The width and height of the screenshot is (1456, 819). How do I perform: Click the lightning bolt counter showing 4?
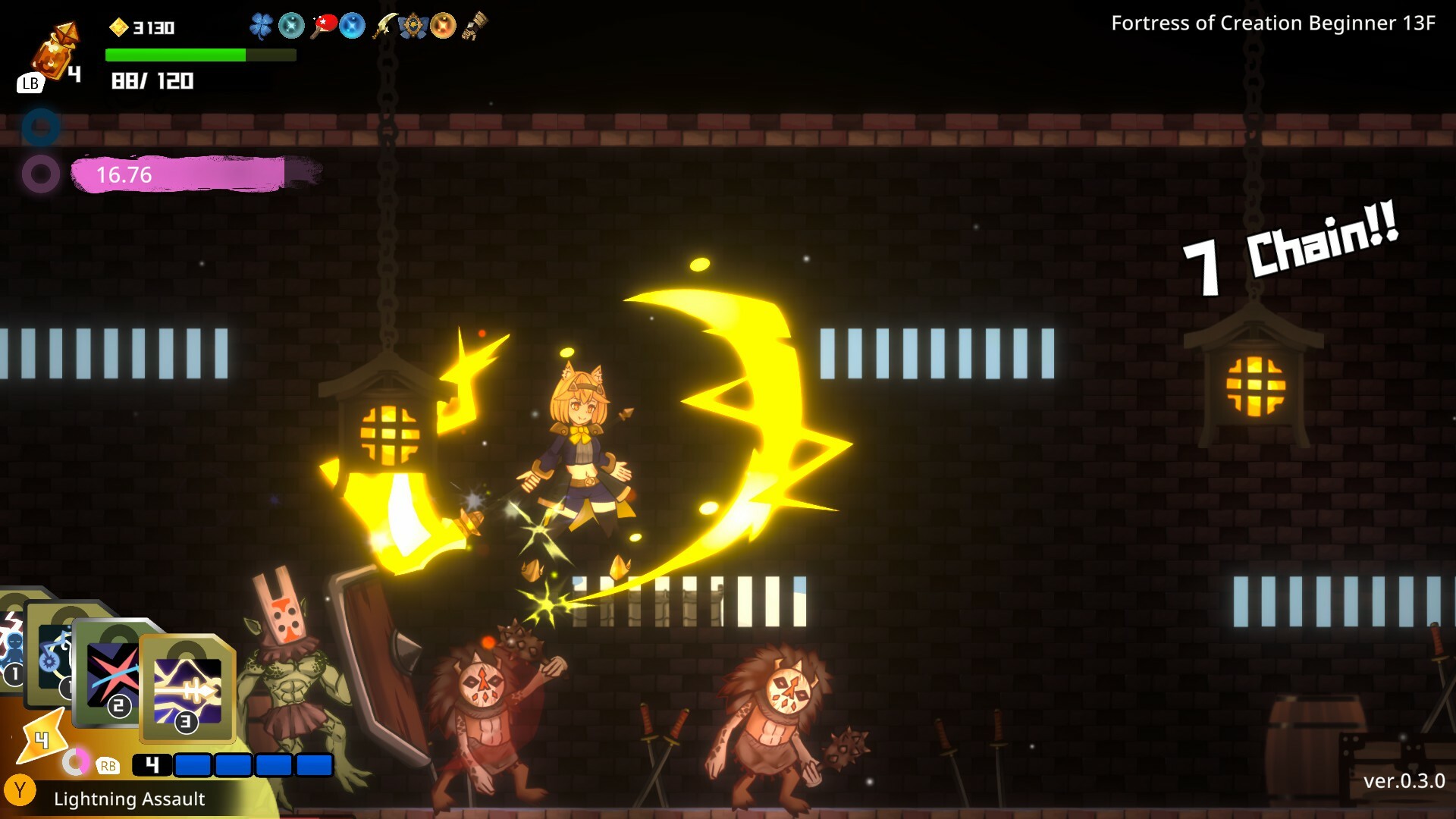[42, 739]
